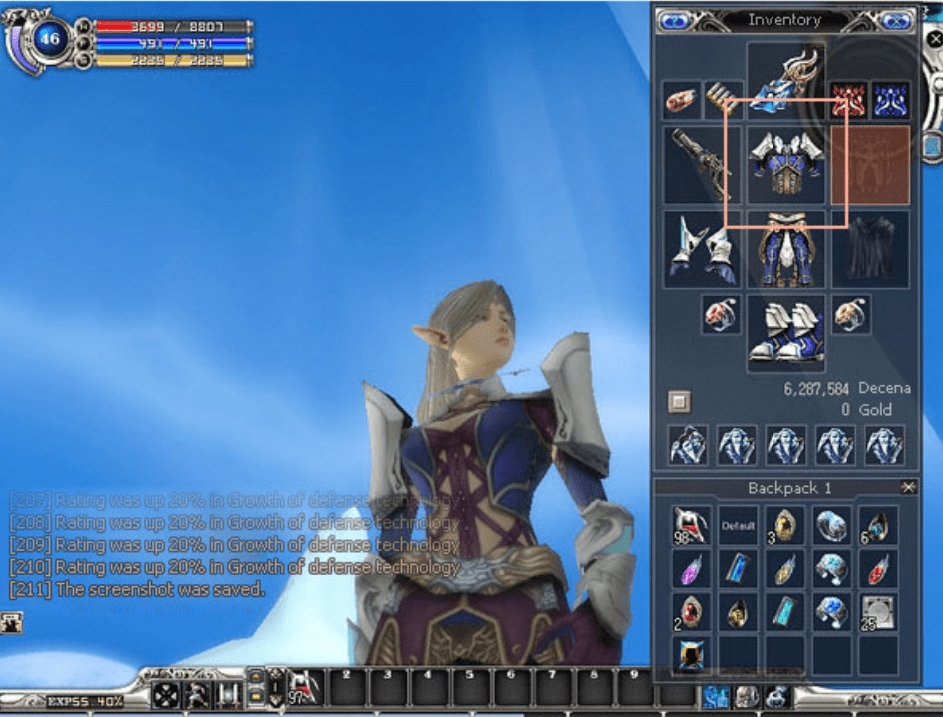Click the equipped chest armor piece
Image resolution: width=943 pixels, height=717 pixels.
point(786,163)
